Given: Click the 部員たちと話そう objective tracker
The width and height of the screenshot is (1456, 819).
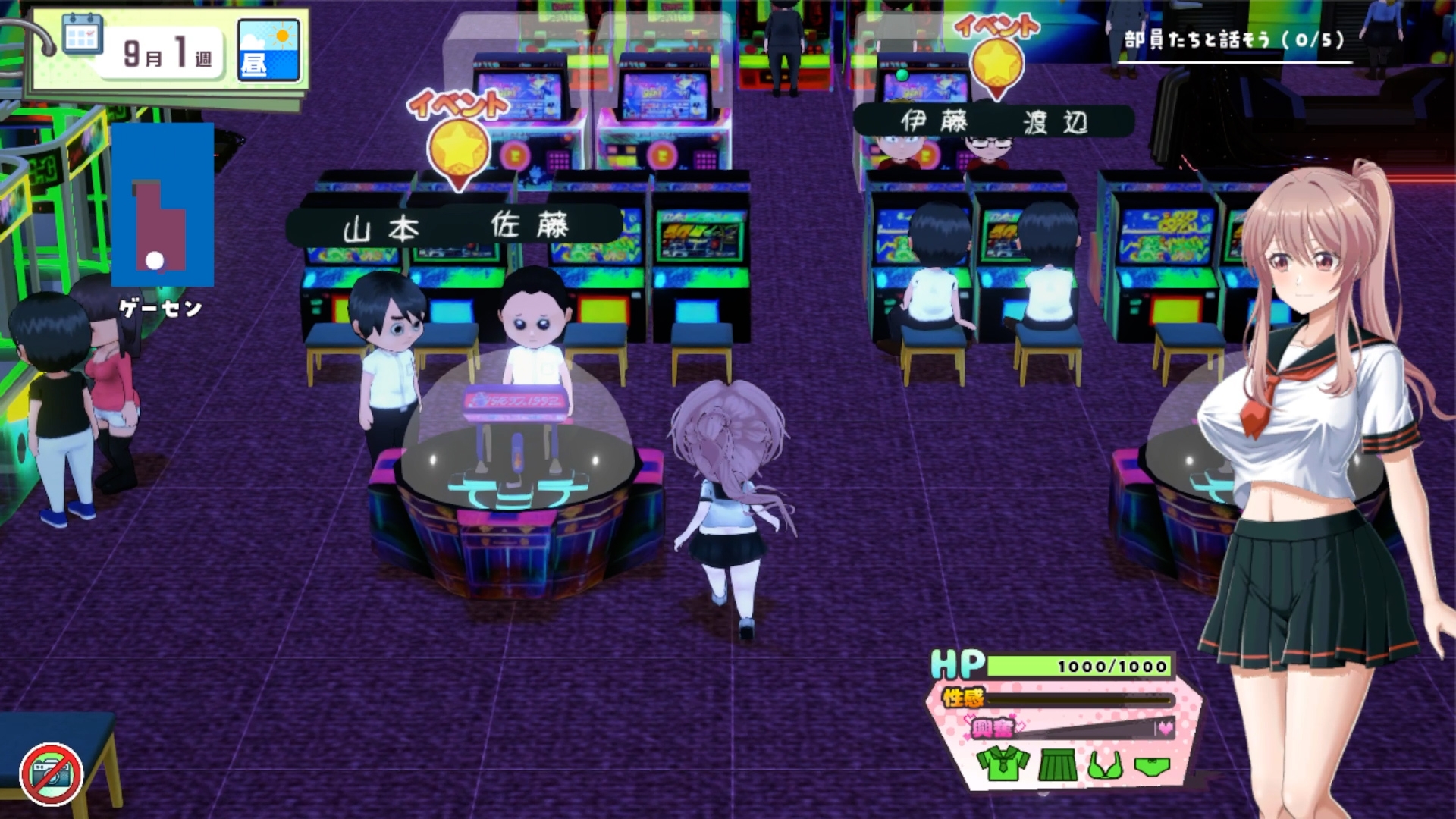Looking at the screenshot, I should (1234, 41).
